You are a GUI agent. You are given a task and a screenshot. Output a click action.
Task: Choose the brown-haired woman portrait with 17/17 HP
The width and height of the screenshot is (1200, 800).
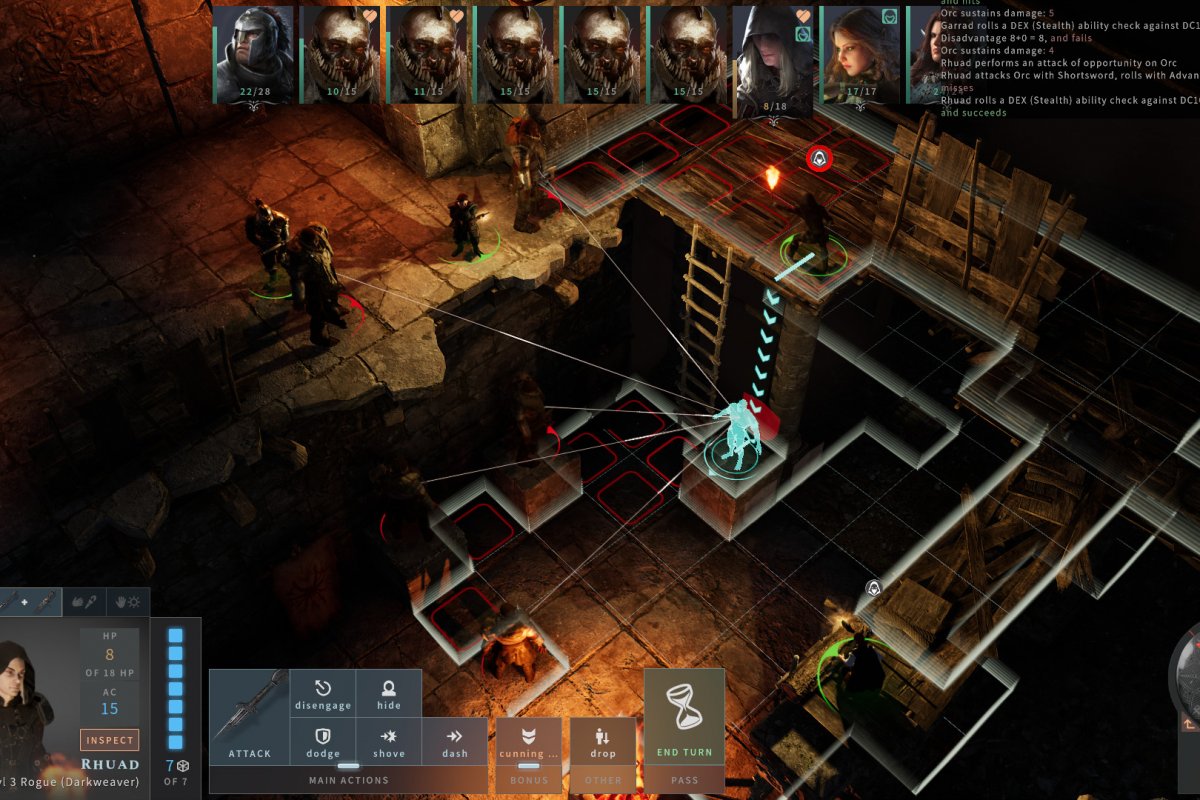coord(860,54)
